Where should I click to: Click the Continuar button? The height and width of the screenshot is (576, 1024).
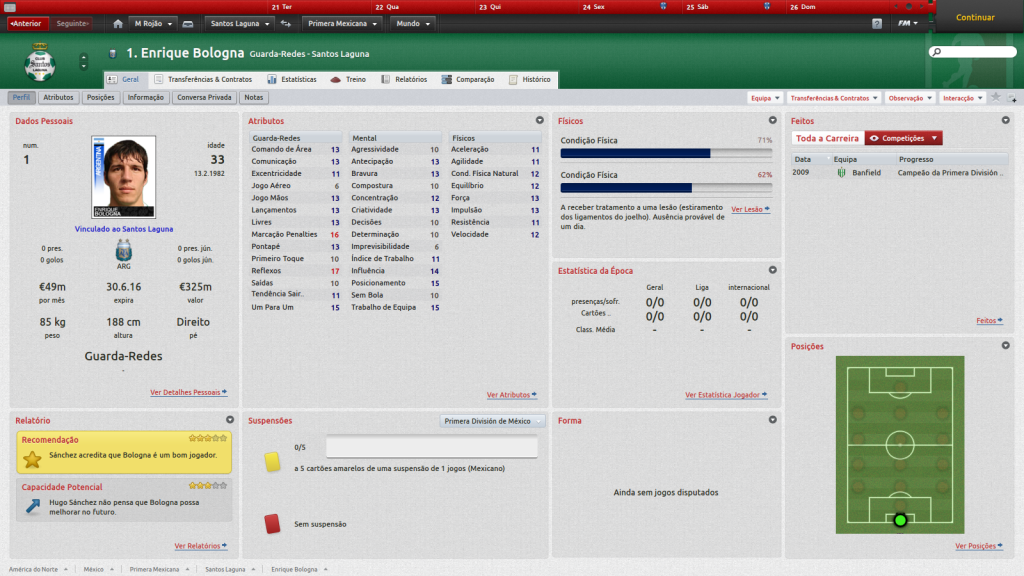click(975, 17)
